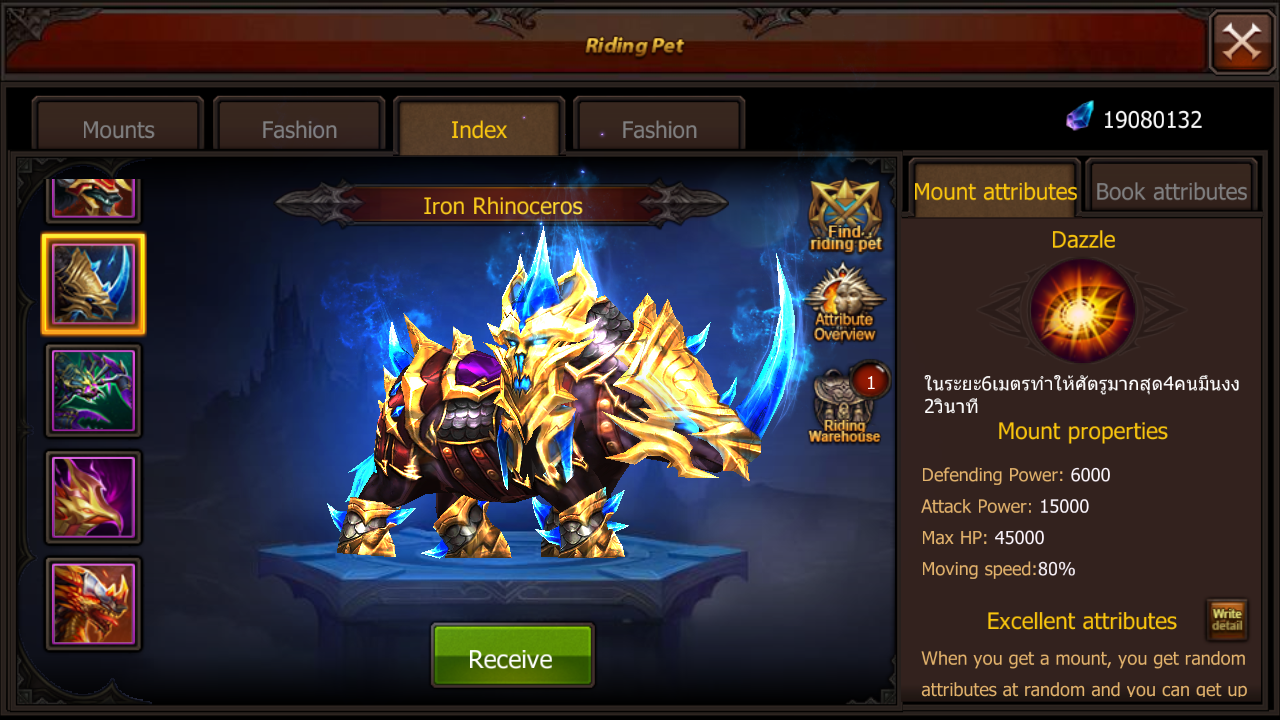Open the first Fashion tab
Screen dimensions: 1280x720
click(298, 129)
